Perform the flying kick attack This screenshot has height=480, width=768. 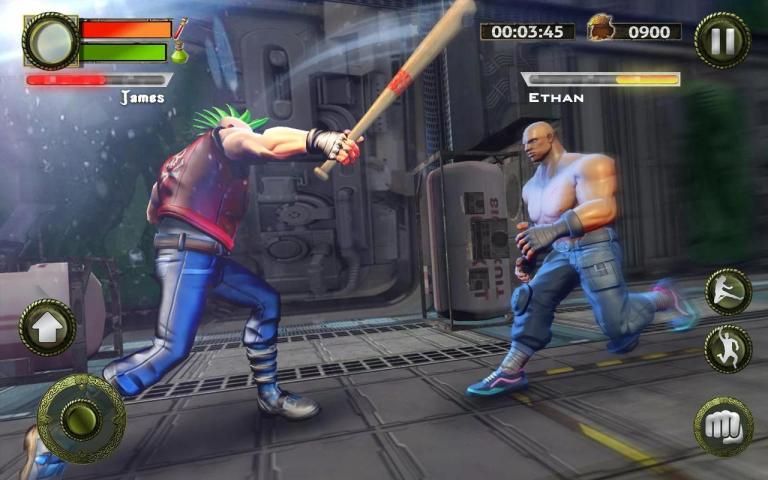(728, 291)
